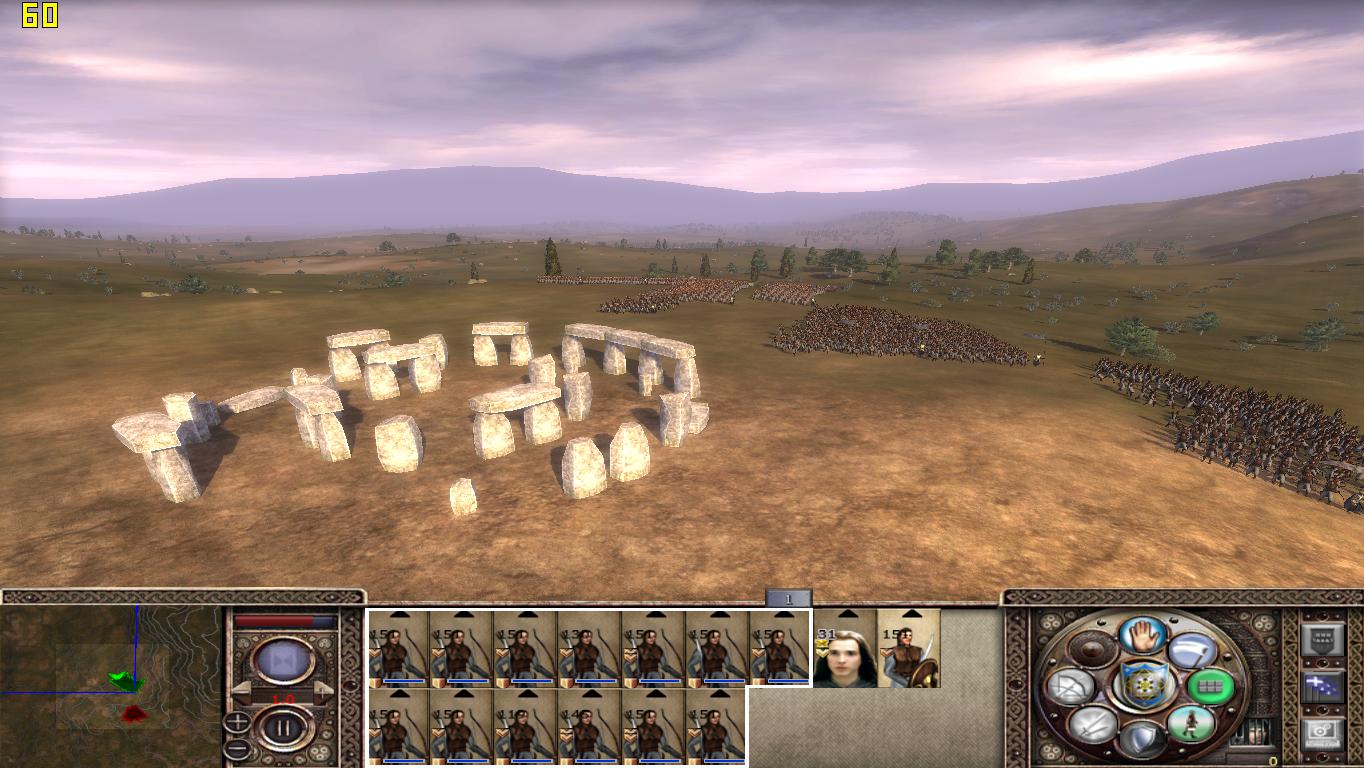This screenshot has height=768, width=1364.
Task: Pause the battle
Action: (283, 728)
